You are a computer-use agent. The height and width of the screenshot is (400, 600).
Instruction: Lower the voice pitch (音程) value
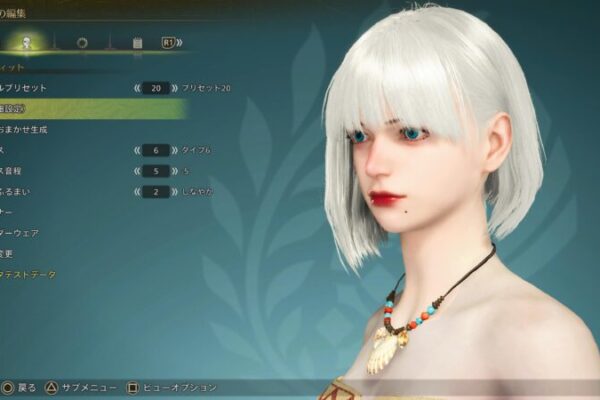(x=135, y=171)
